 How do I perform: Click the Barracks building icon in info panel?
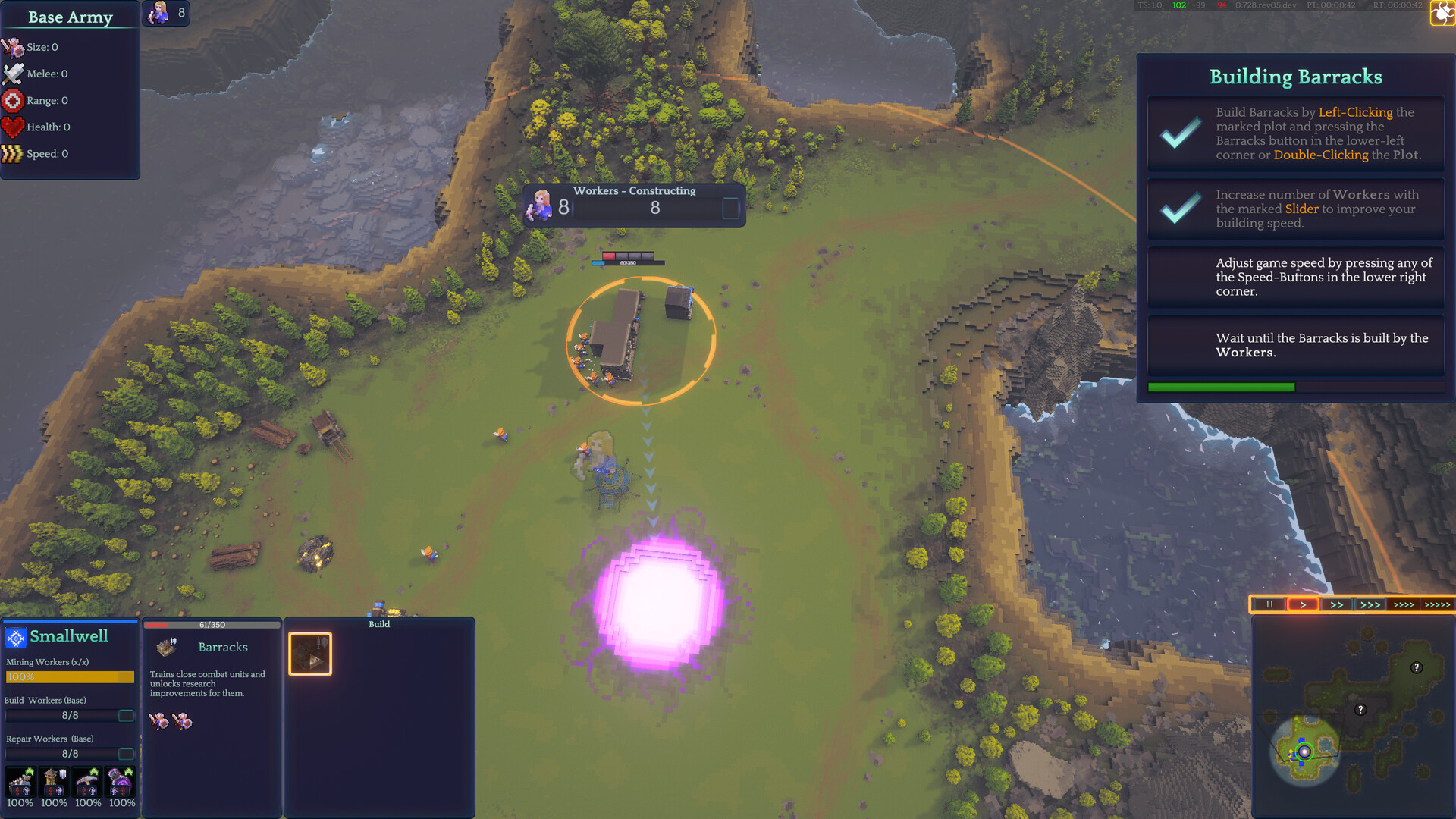point(167,646)
